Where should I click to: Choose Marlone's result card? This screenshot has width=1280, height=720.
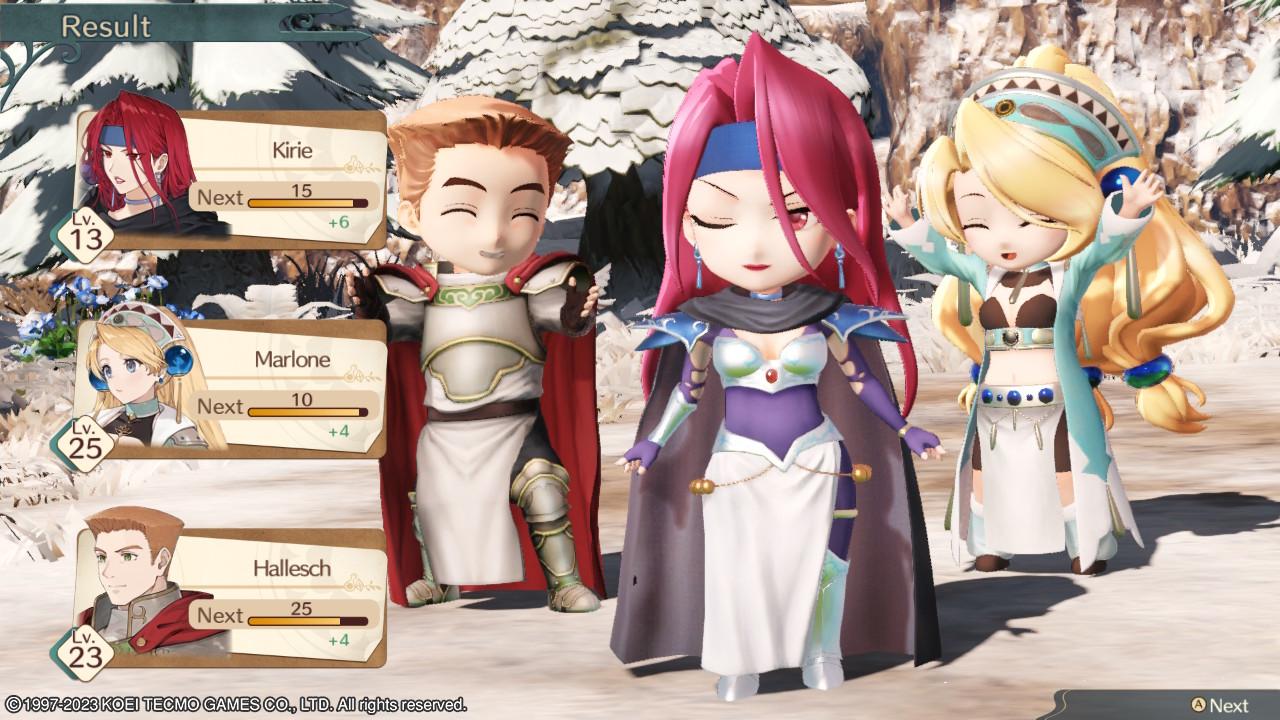(232, 389)
